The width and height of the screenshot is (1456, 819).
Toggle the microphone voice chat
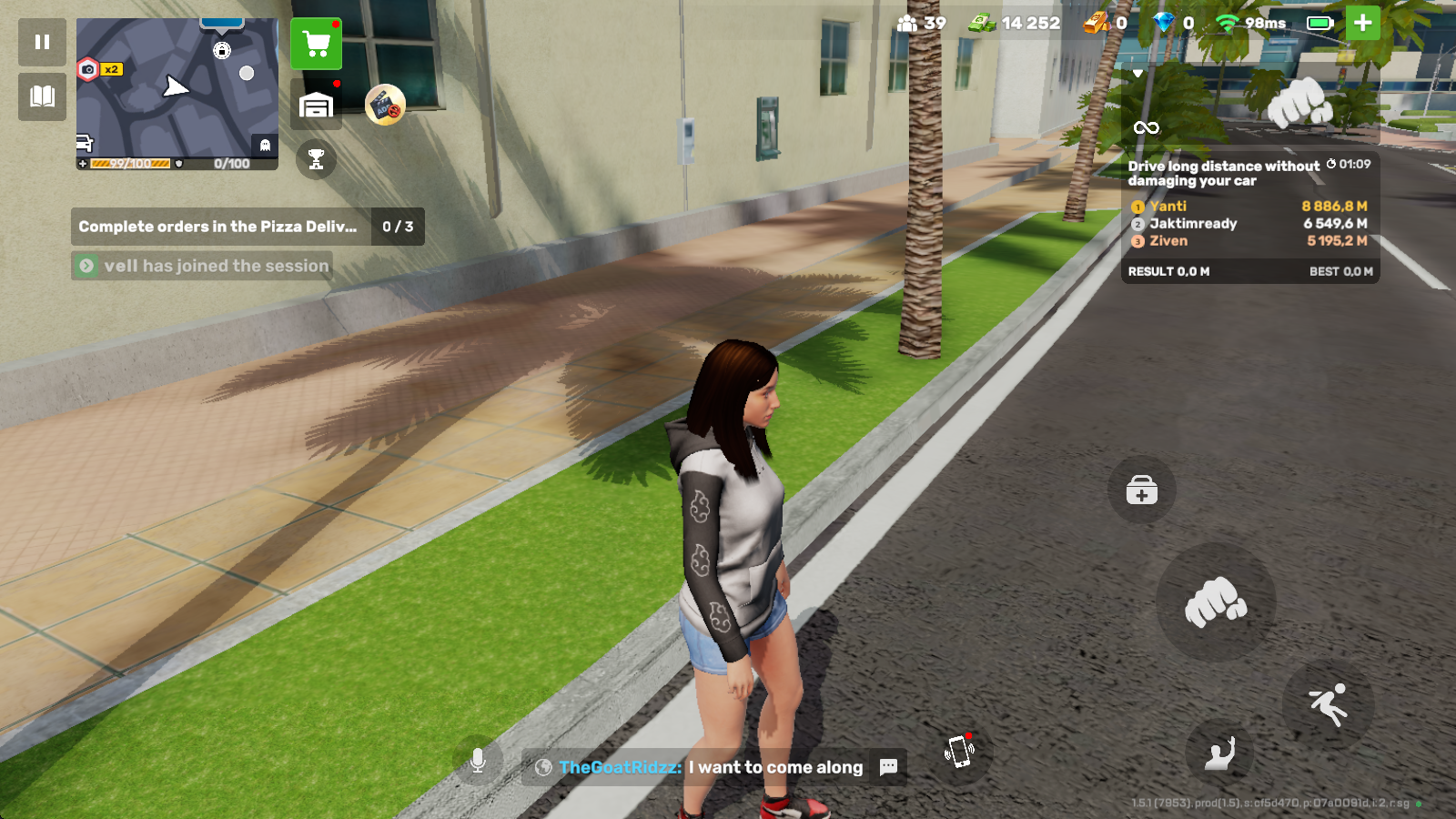[x=478, y=761]
